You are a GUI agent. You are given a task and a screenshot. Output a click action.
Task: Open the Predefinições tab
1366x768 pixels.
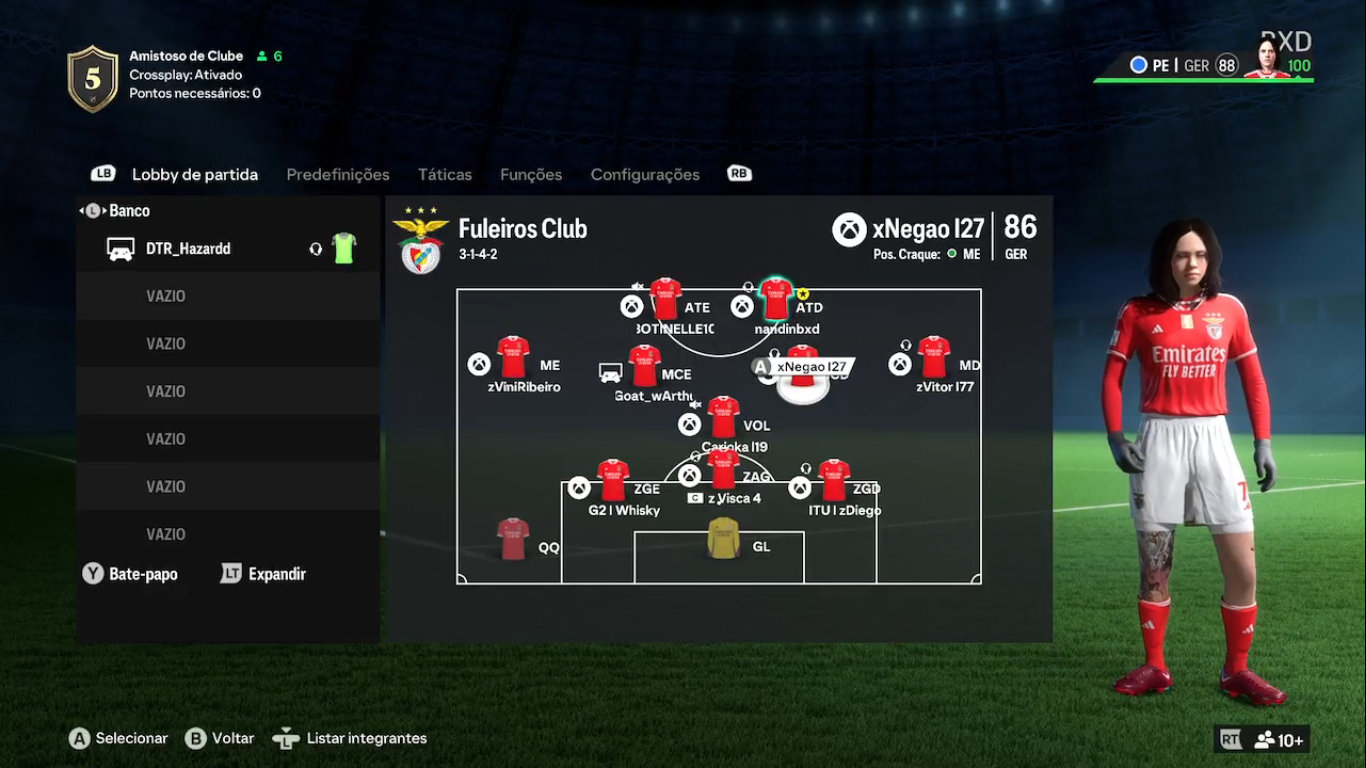(338, 175)
